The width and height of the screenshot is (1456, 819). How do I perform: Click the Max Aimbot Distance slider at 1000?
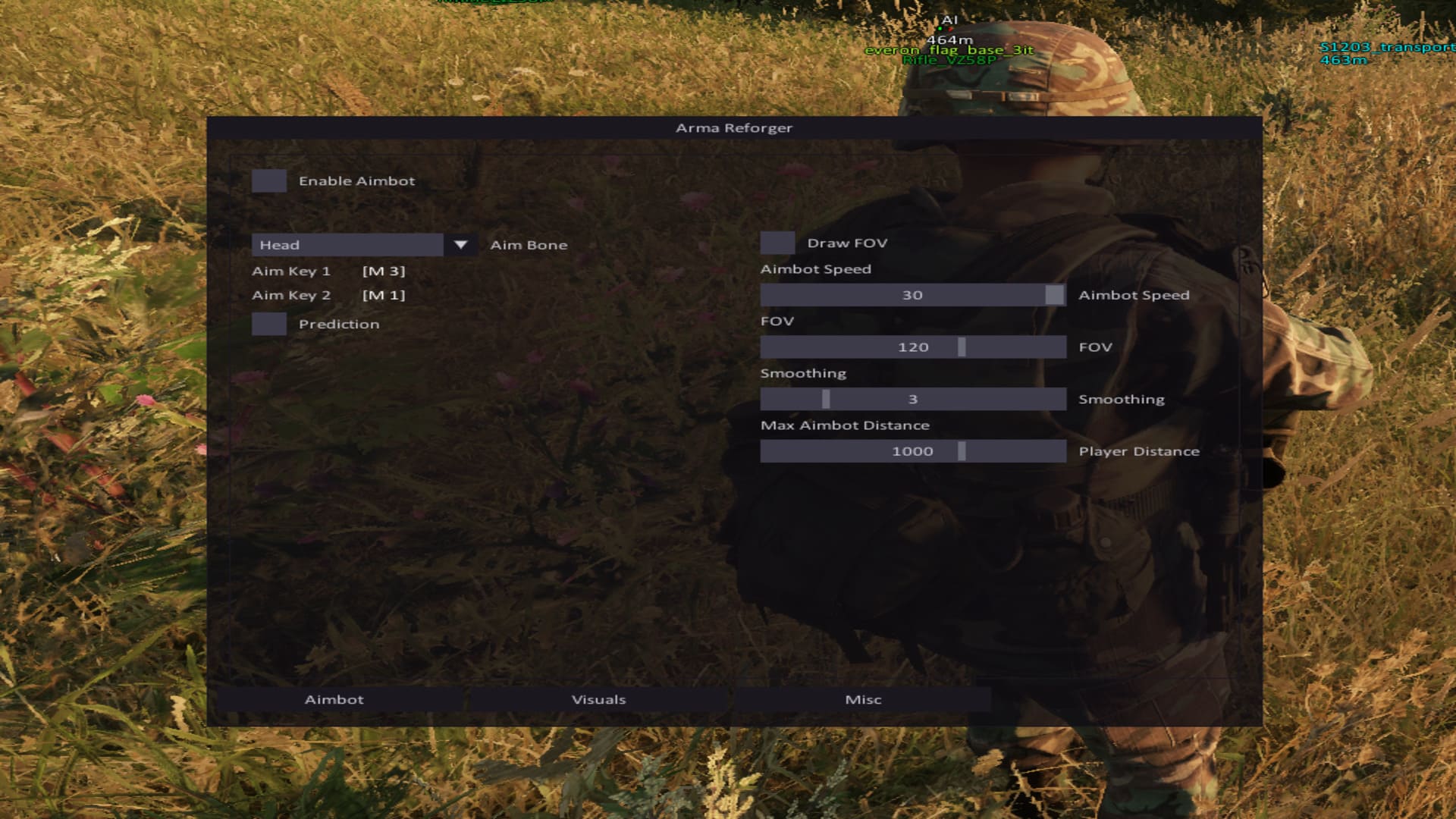point(962,450)
